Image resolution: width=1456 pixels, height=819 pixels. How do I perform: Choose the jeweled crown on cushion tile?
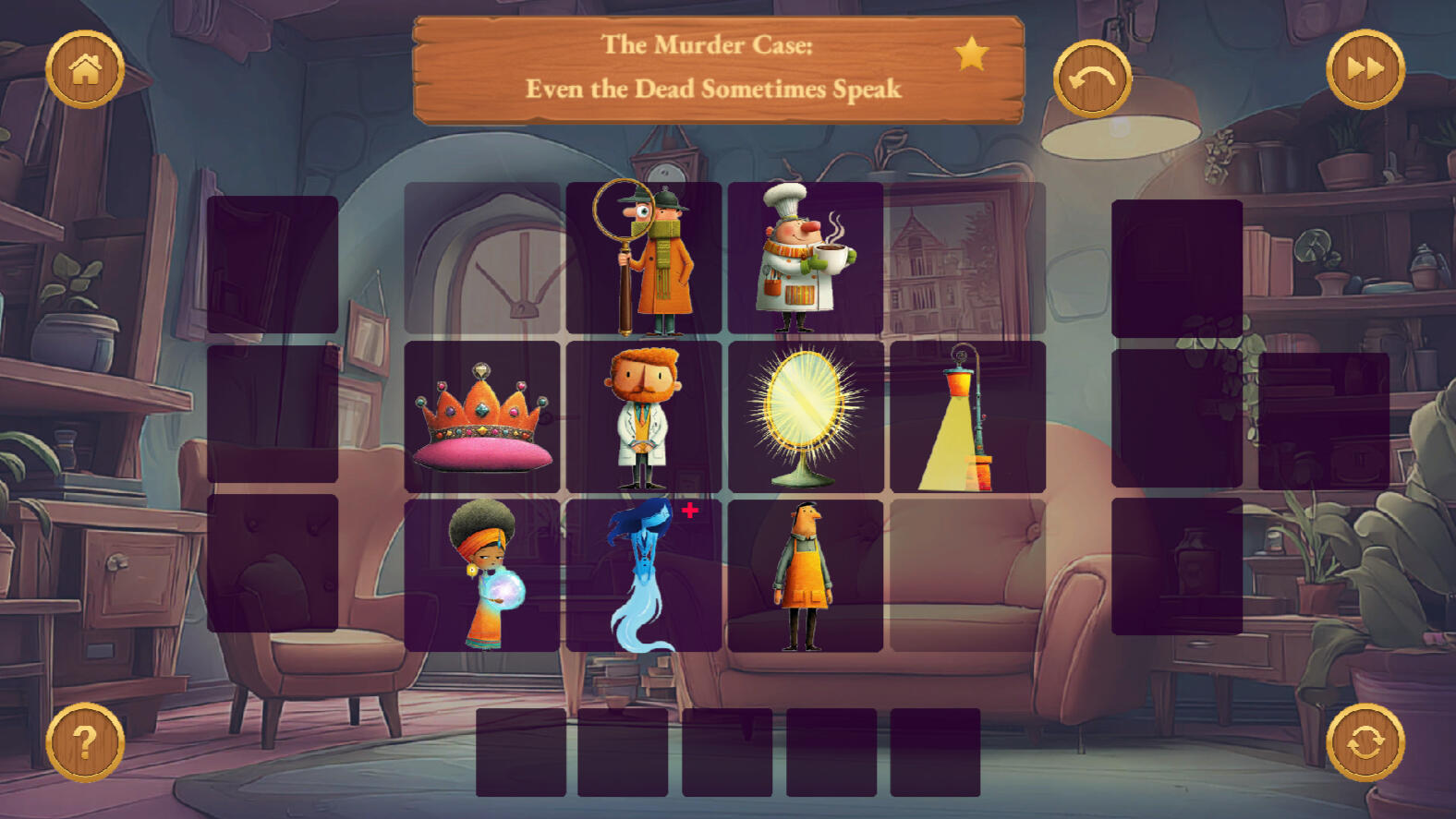482,416
